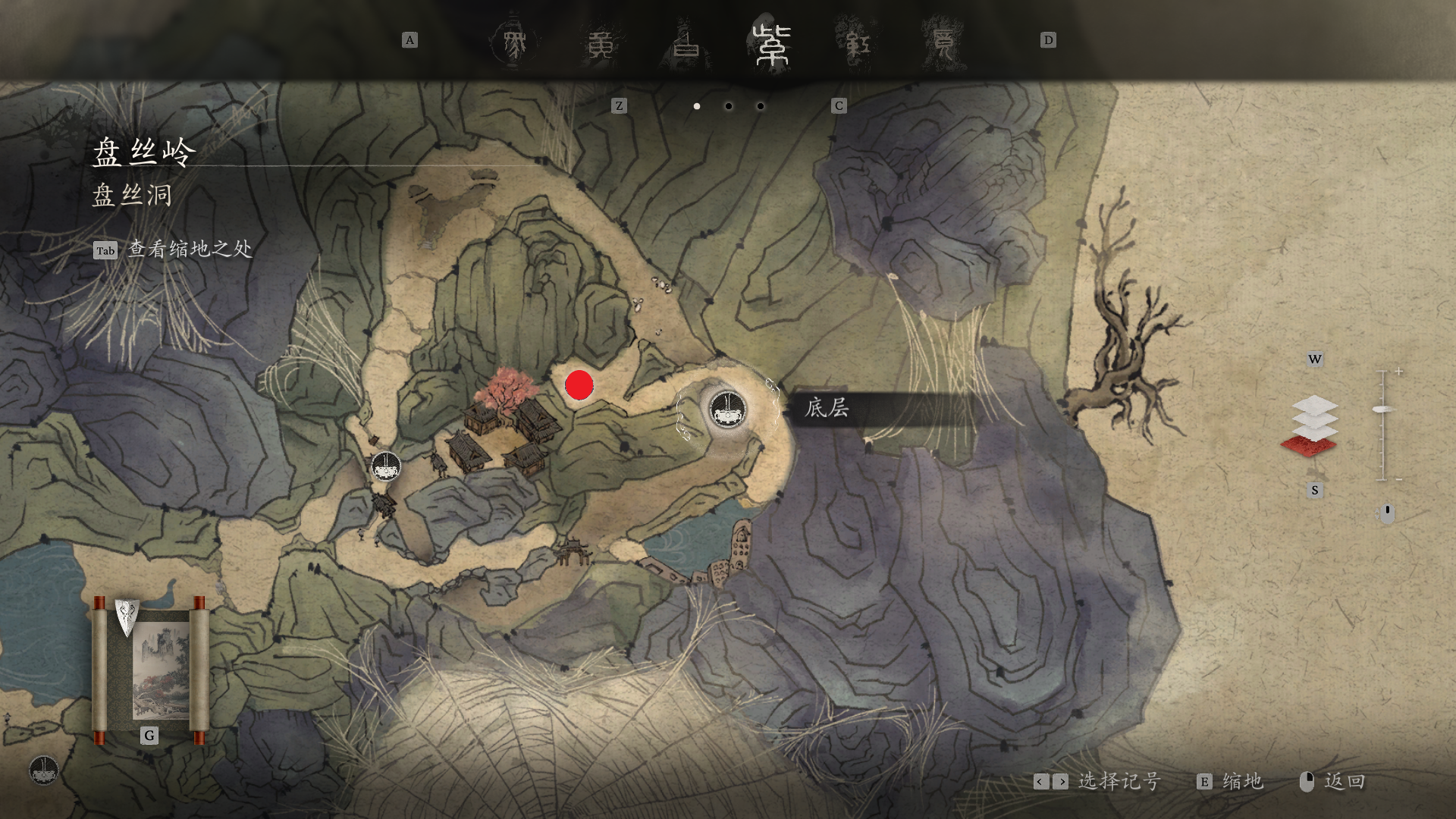This screenshot has width=1456, height=819.
Task: Click the red circular map marker
Action: [x=579, y=385]
